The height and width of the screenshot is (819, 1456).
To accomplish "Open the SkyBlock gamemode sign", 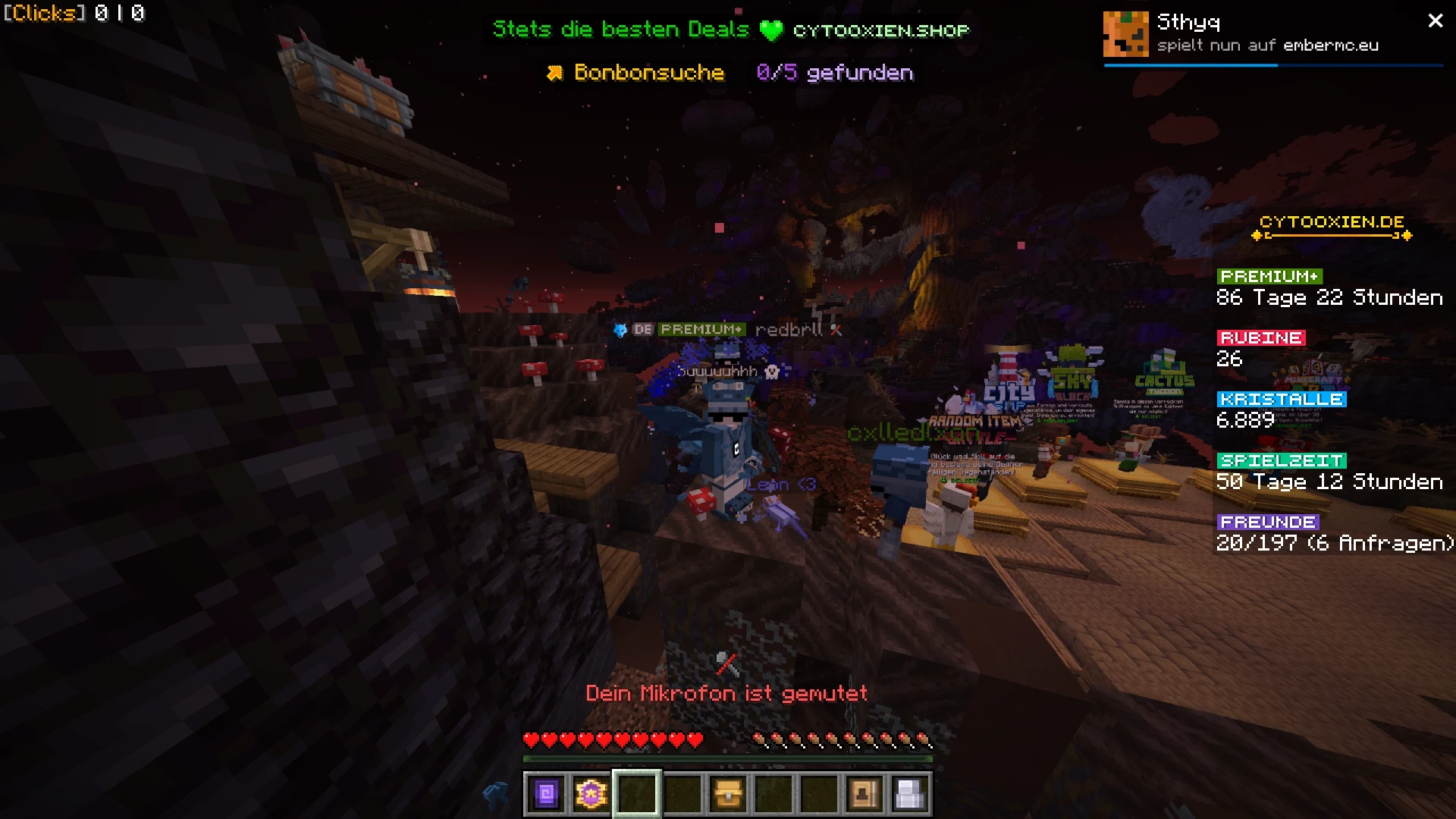I will point(1071,383).
